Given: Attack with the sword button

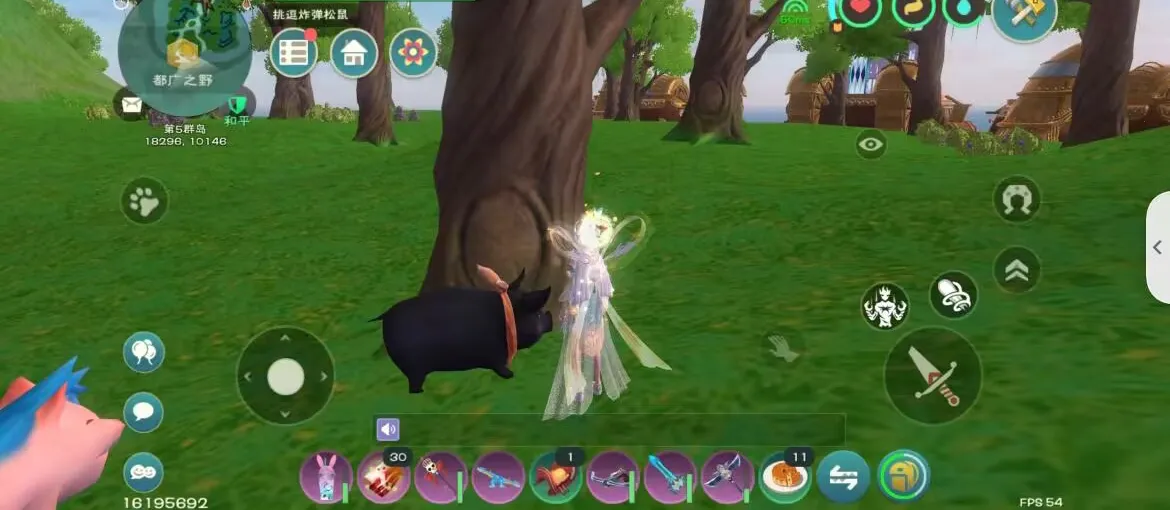Looking at the screenshot, I should coord(933,375).
